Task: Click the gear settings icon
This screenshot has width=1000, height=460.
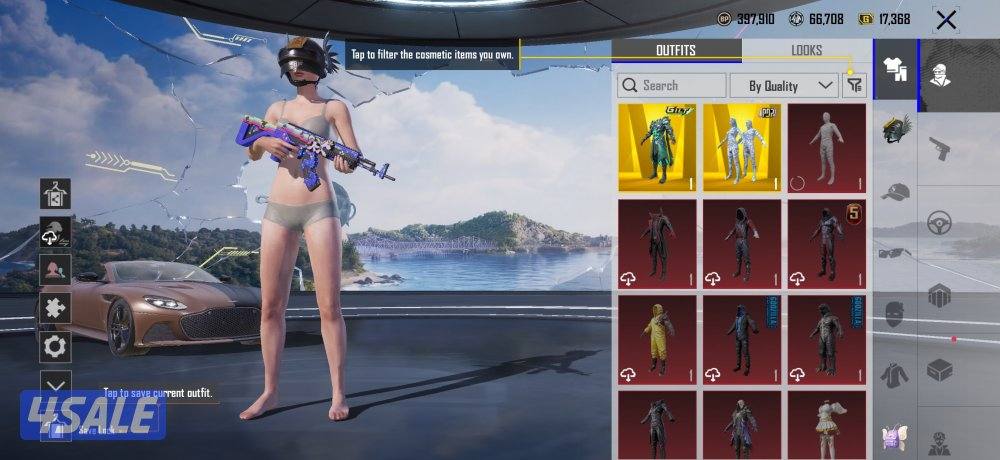Action: (x=54, y=347)
